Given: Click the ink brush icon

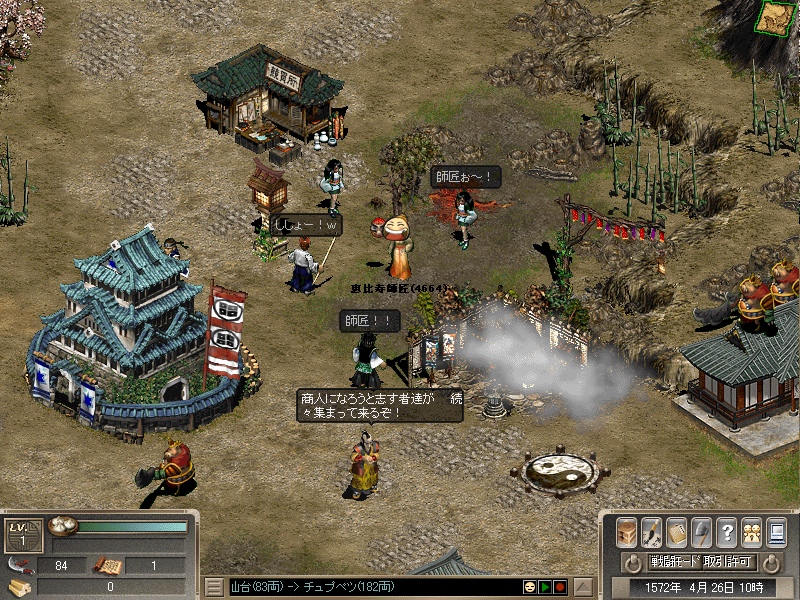Looking at the screenshot, I should (651, 531).
